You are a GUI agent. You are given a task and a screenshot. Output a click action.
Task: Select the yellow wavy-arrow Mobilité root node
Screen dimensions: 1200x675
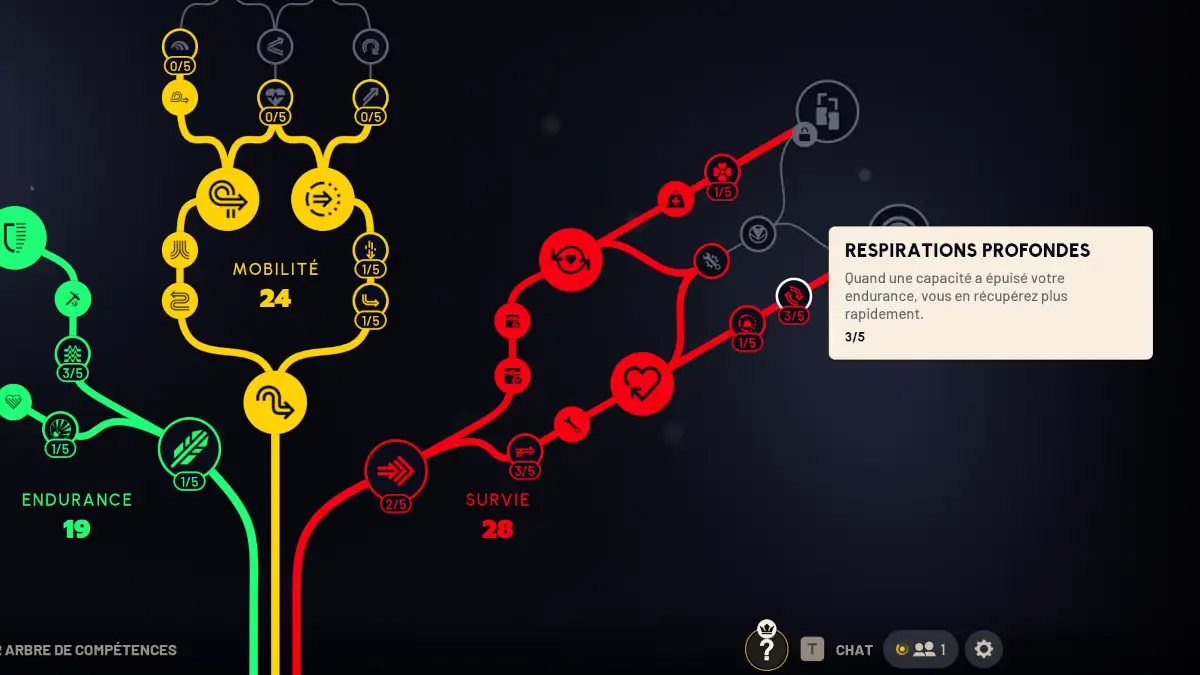point(275,403)
